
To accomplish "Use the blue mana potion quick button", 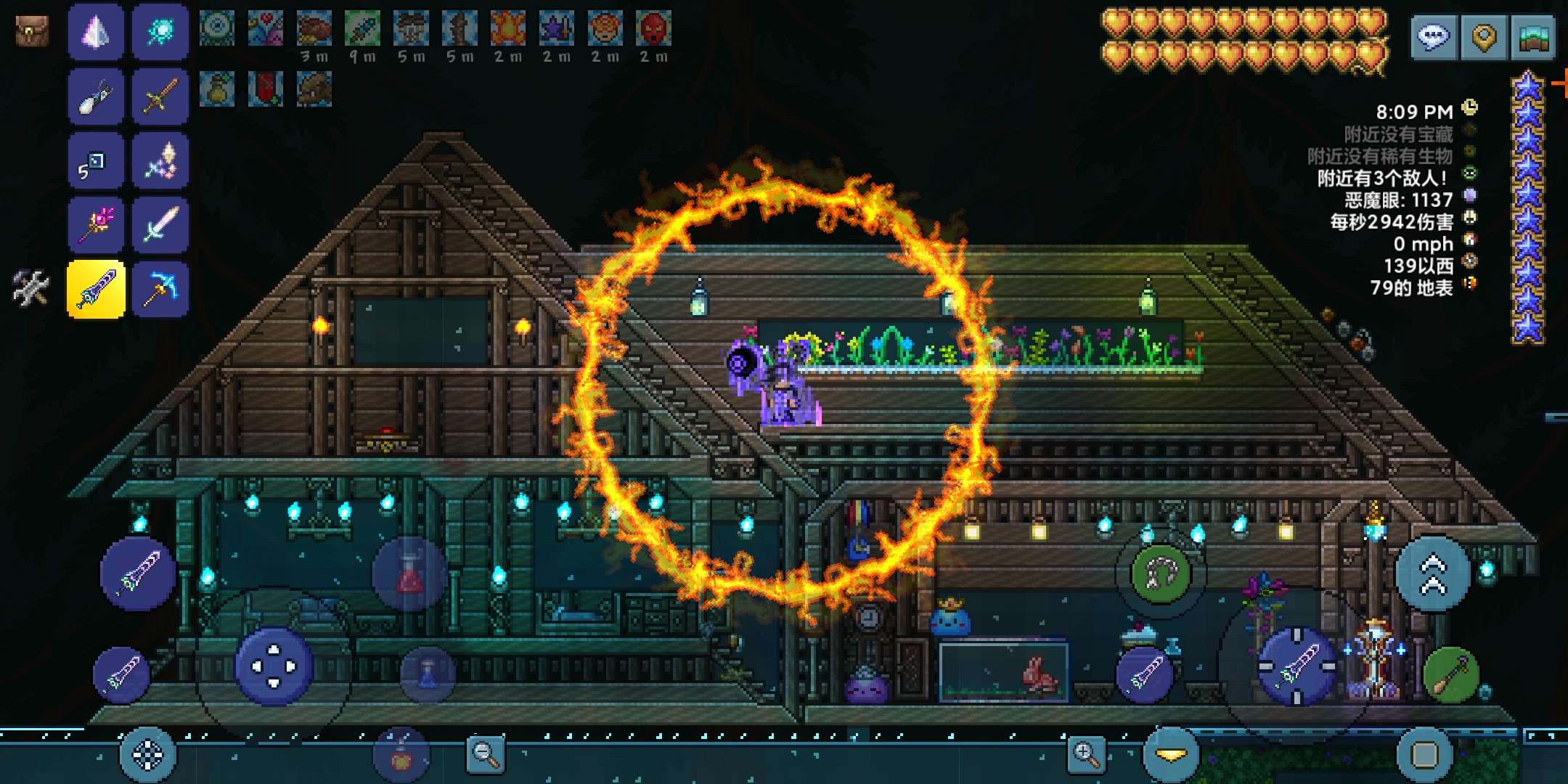I will coord(428,674).
